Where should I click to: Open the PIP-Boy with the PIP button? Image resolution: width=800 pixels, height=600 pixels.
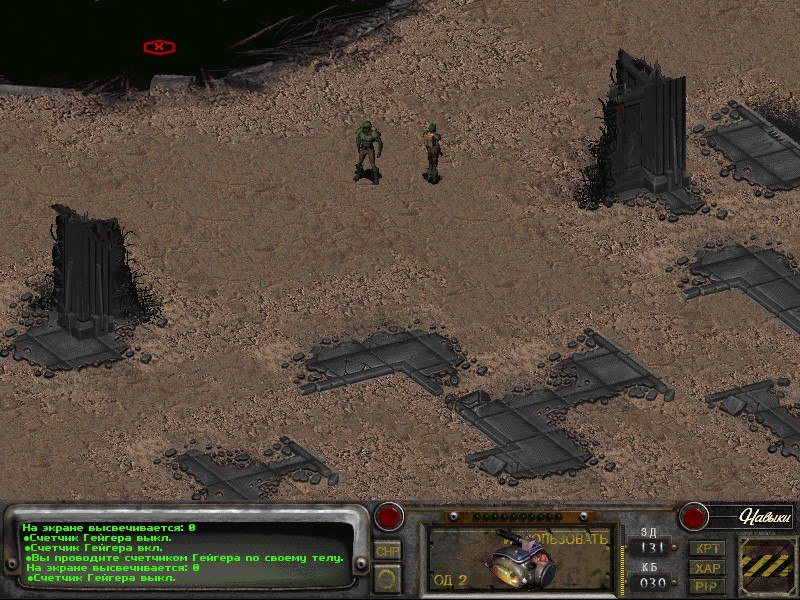point(707,586)
